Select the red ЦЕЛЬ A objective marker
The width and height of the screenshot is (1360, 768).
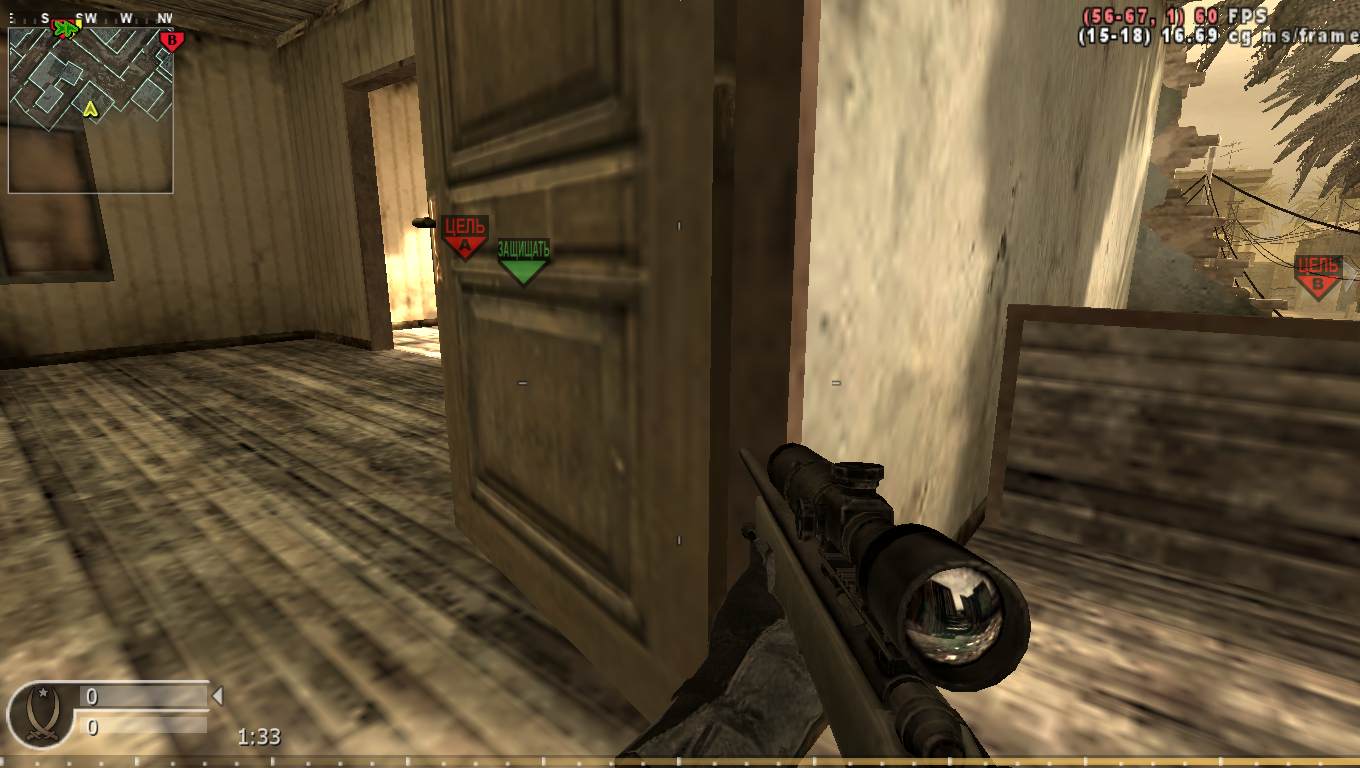462,233
